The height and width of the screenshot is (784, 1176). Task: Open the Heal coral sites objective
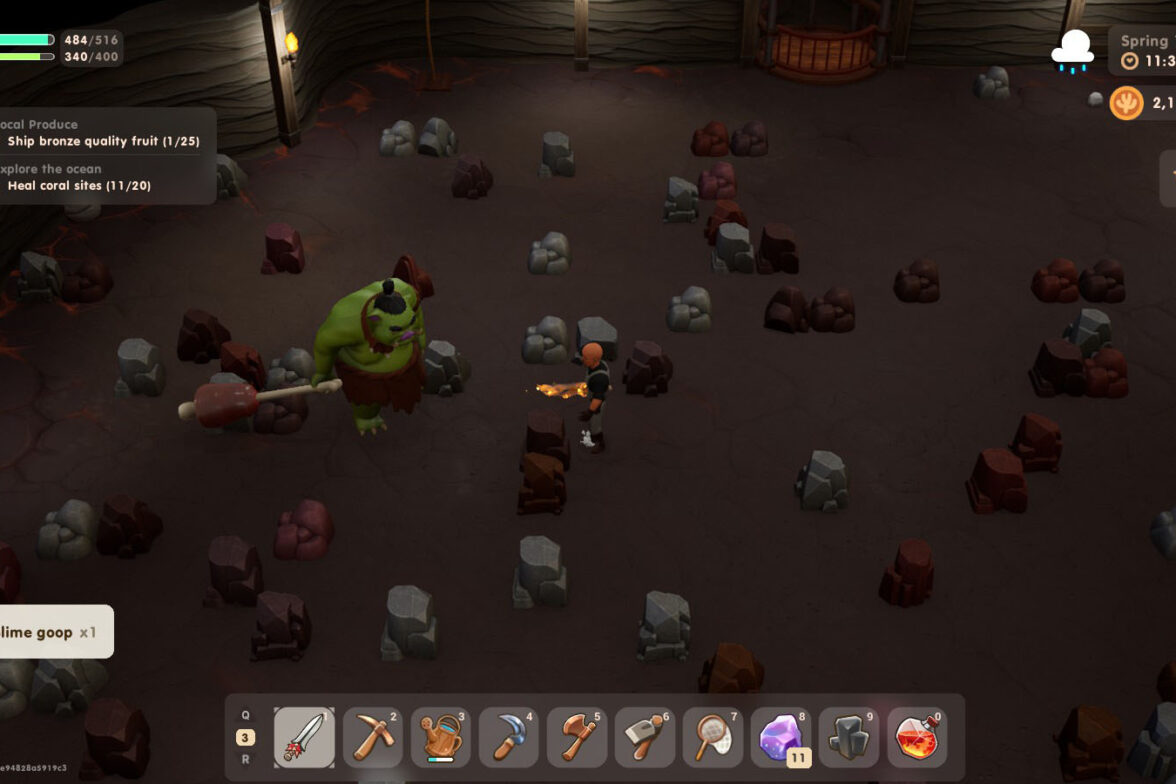click(79, 185)
